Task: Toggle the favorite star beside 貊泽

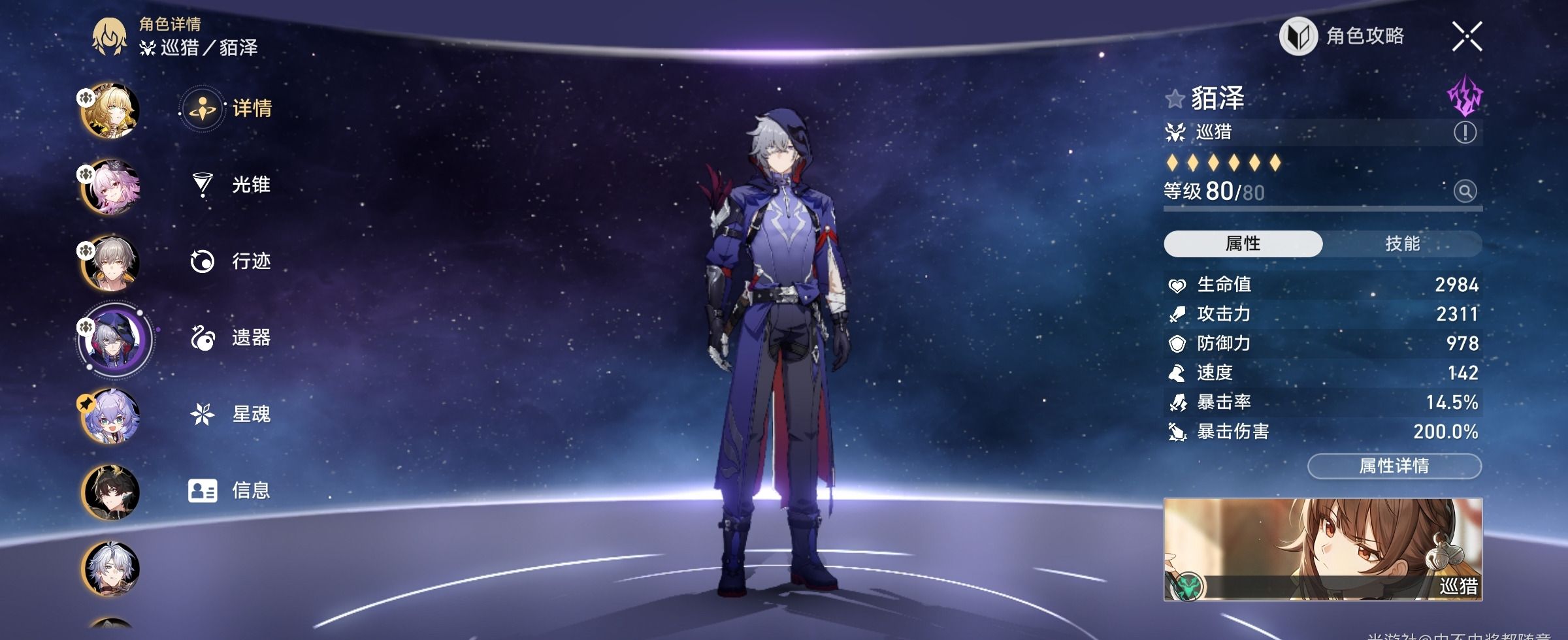Action: [1175, 99]
